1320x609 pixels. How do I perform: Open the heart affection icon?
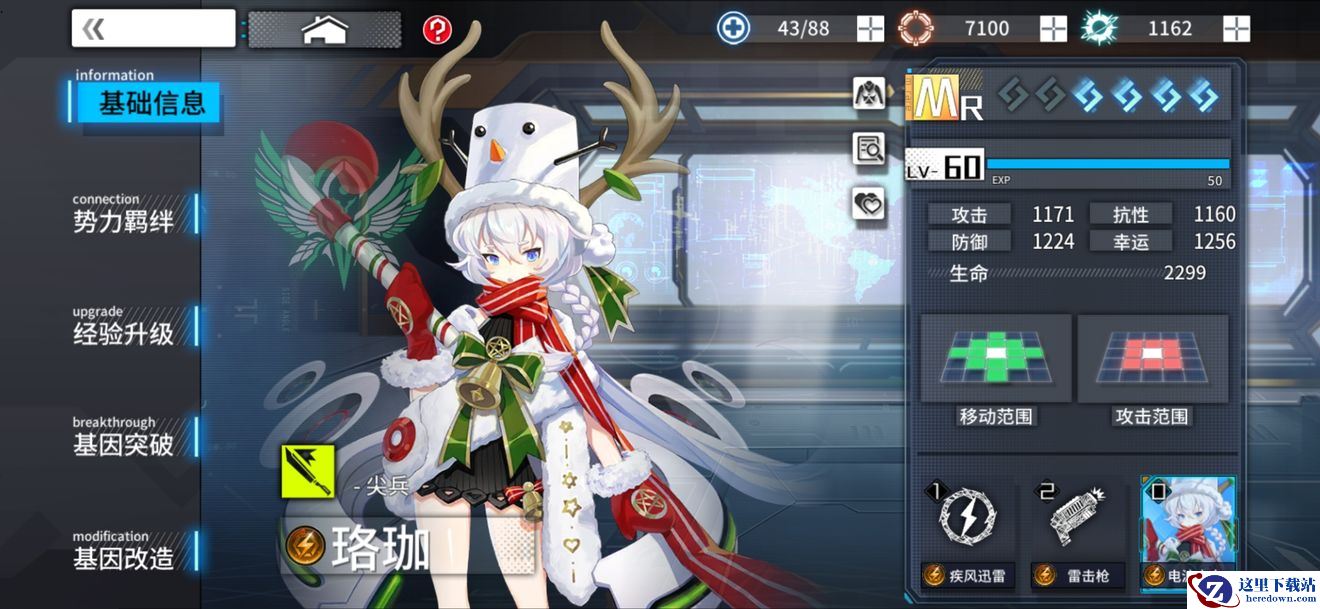[x=869, y=205]
